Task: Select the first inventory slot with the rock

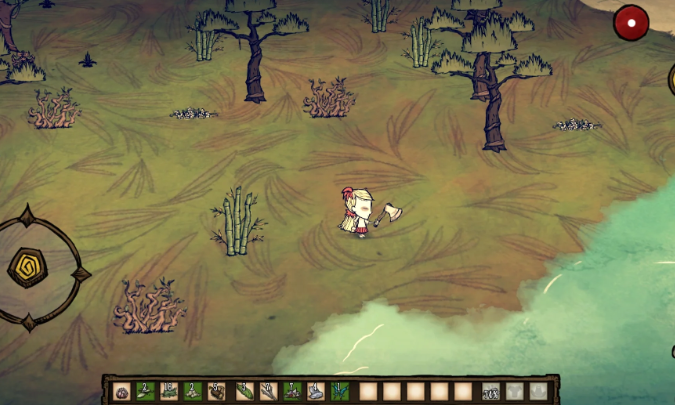Action: [x=122, y=392]
